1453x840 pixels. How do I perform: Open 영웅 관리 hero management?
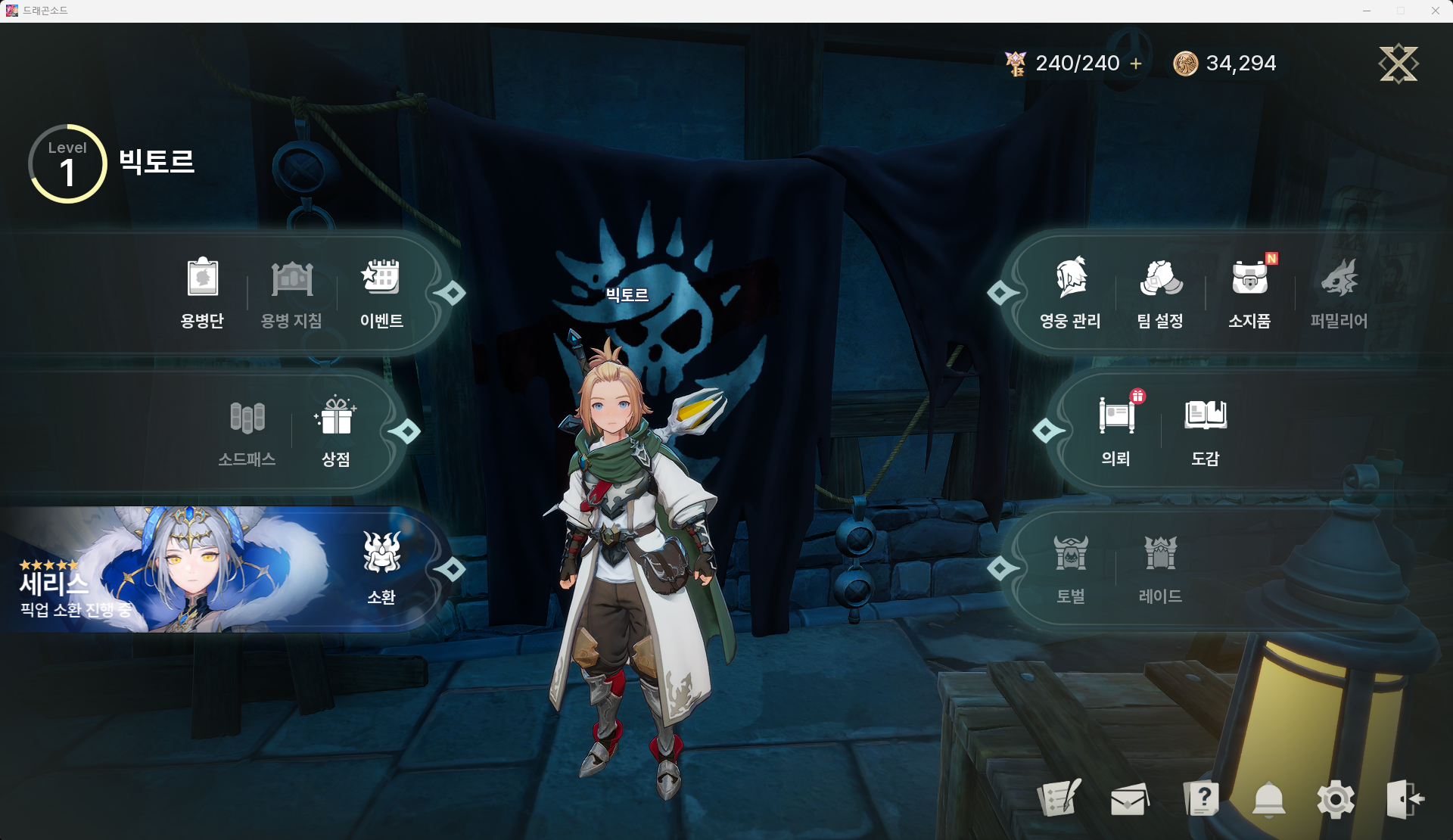click(x=1070, y=293)
